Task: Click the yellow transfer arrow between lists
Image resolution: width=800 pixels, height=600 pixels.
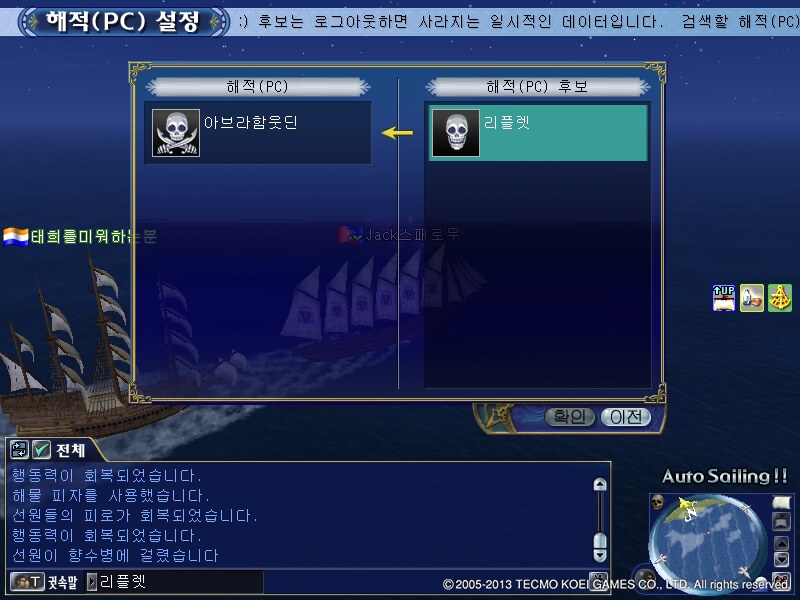Action: tap(398, 133)
